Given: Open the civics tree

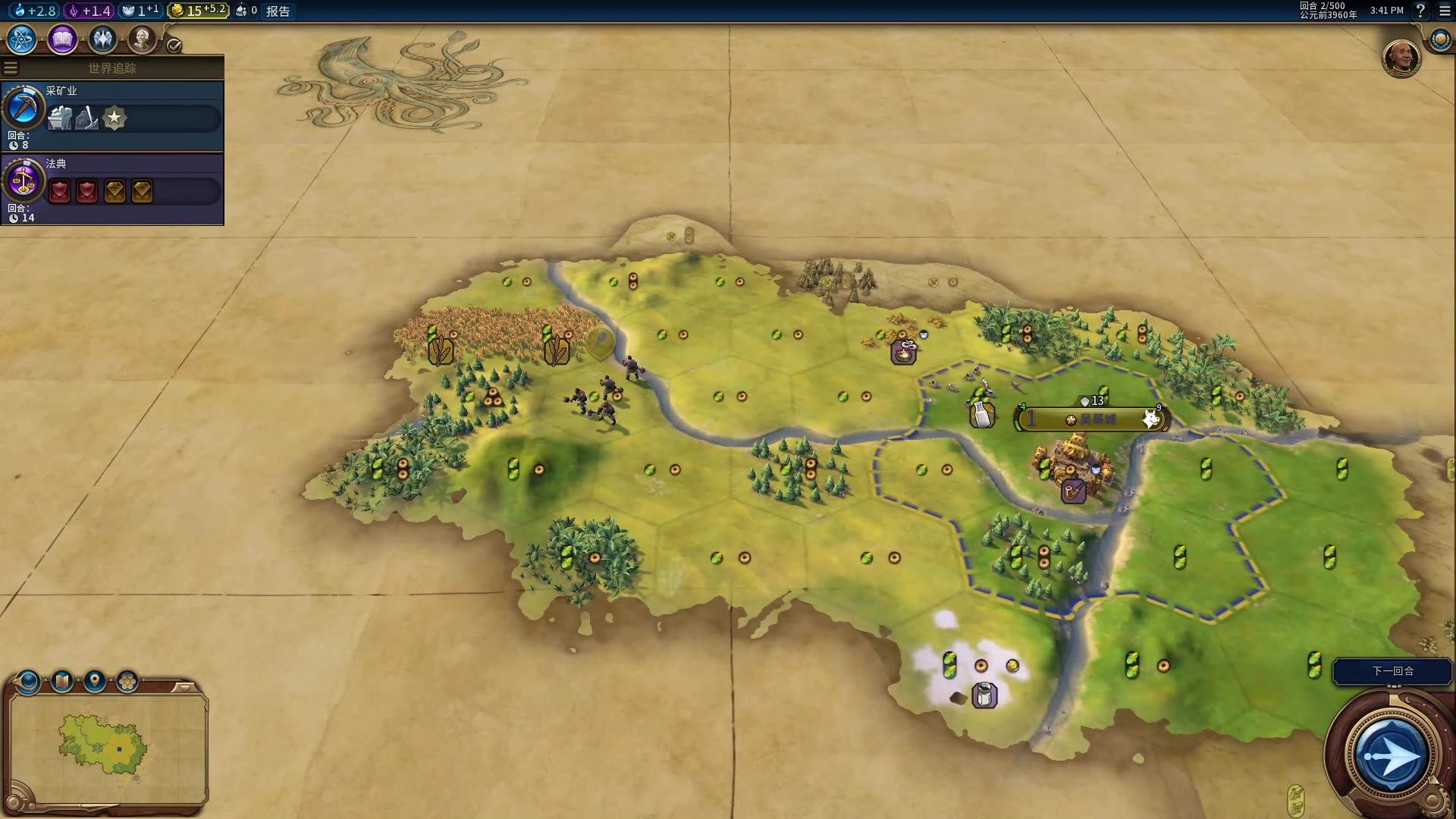Looking at the screenshot, I should (62, 39).
